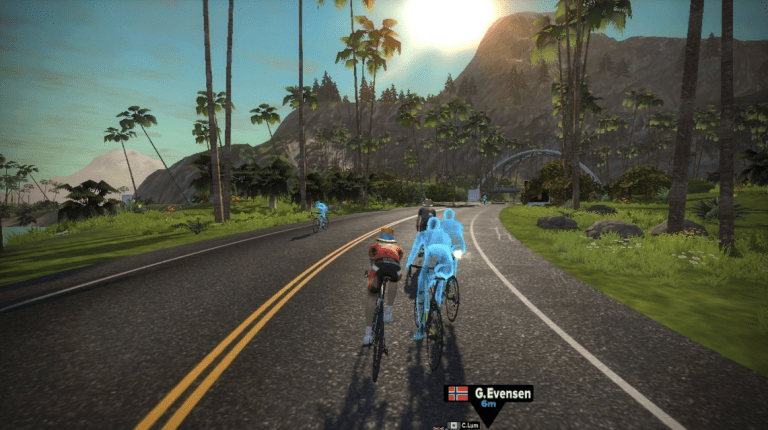Select the G.Evensen rider name tag
The height and width of the screenshot is (430, 768).
coord(489,394)
